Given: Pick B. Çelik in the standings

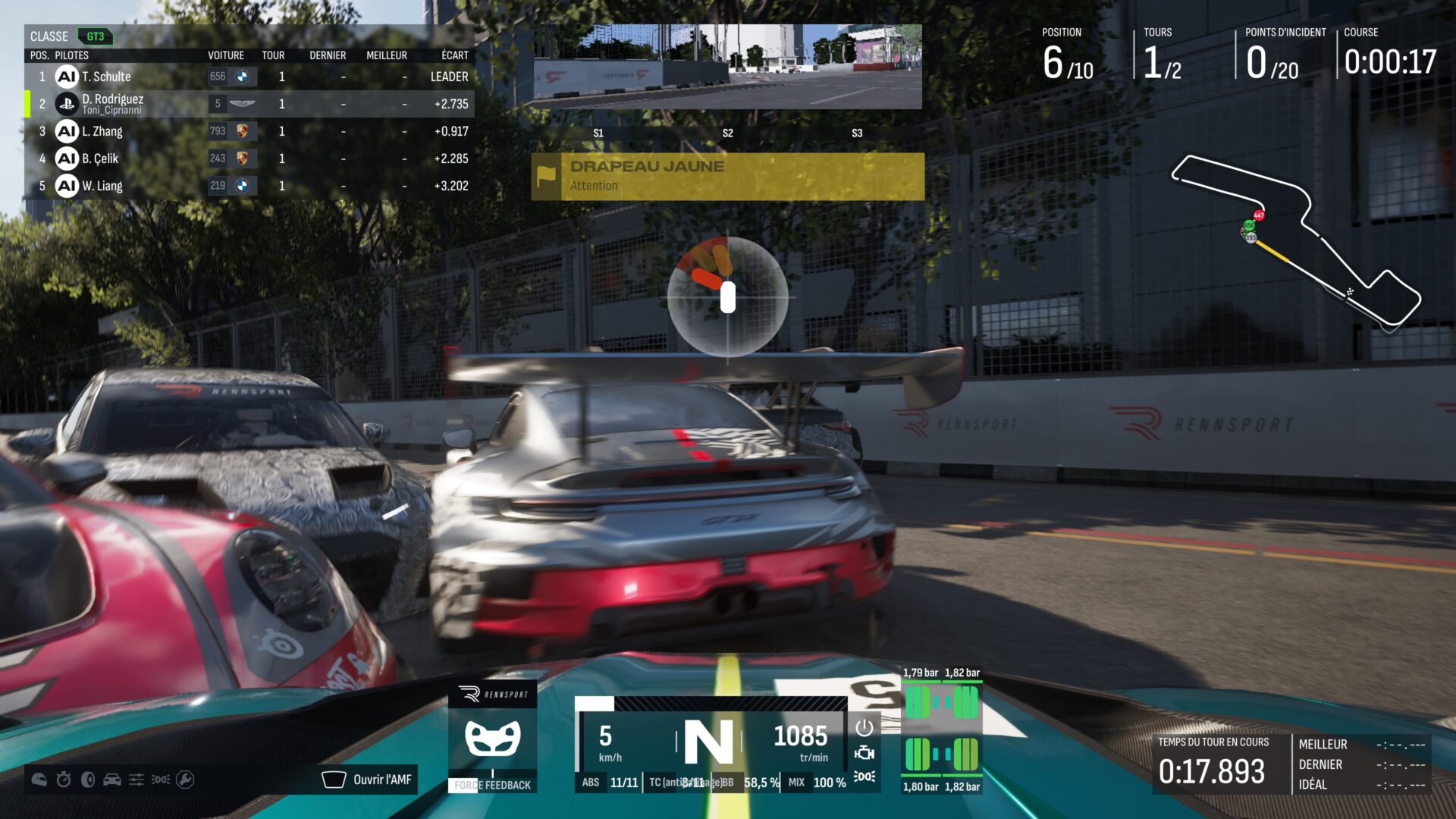Looking at the screenshot, I should click(x=249, y=158).
